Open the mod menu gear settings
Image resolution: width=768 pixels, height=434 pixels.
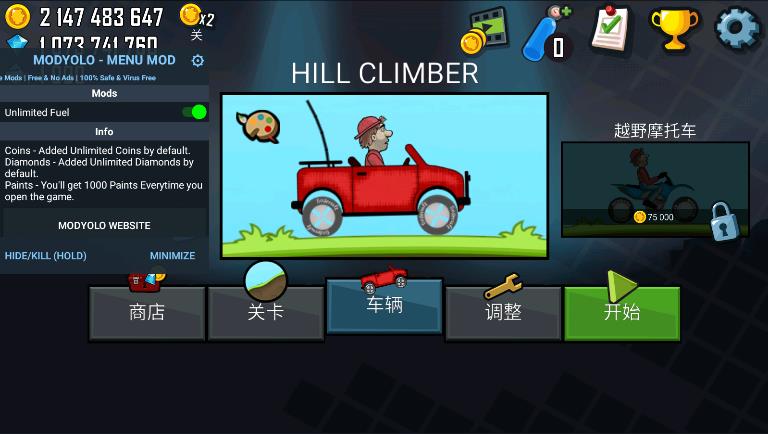click(x=197, y=60)
